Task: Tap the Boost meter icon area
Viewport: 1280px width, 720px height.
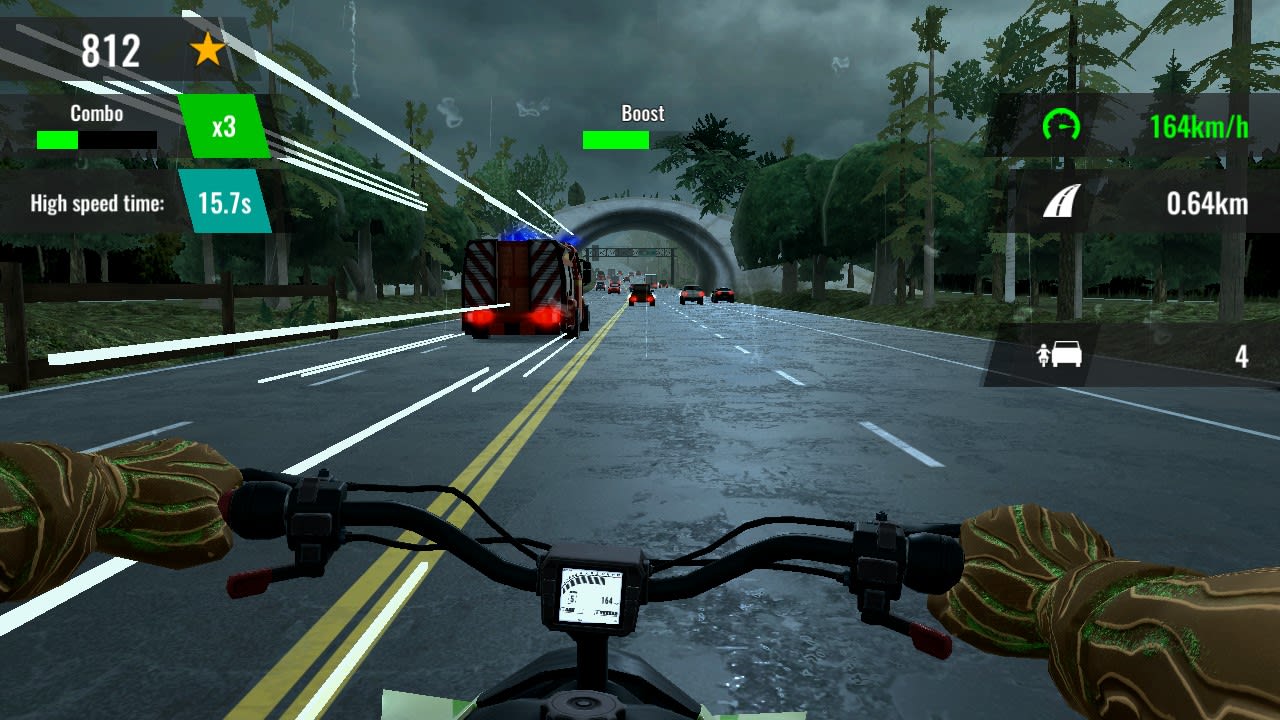Action: click(615, 139)
